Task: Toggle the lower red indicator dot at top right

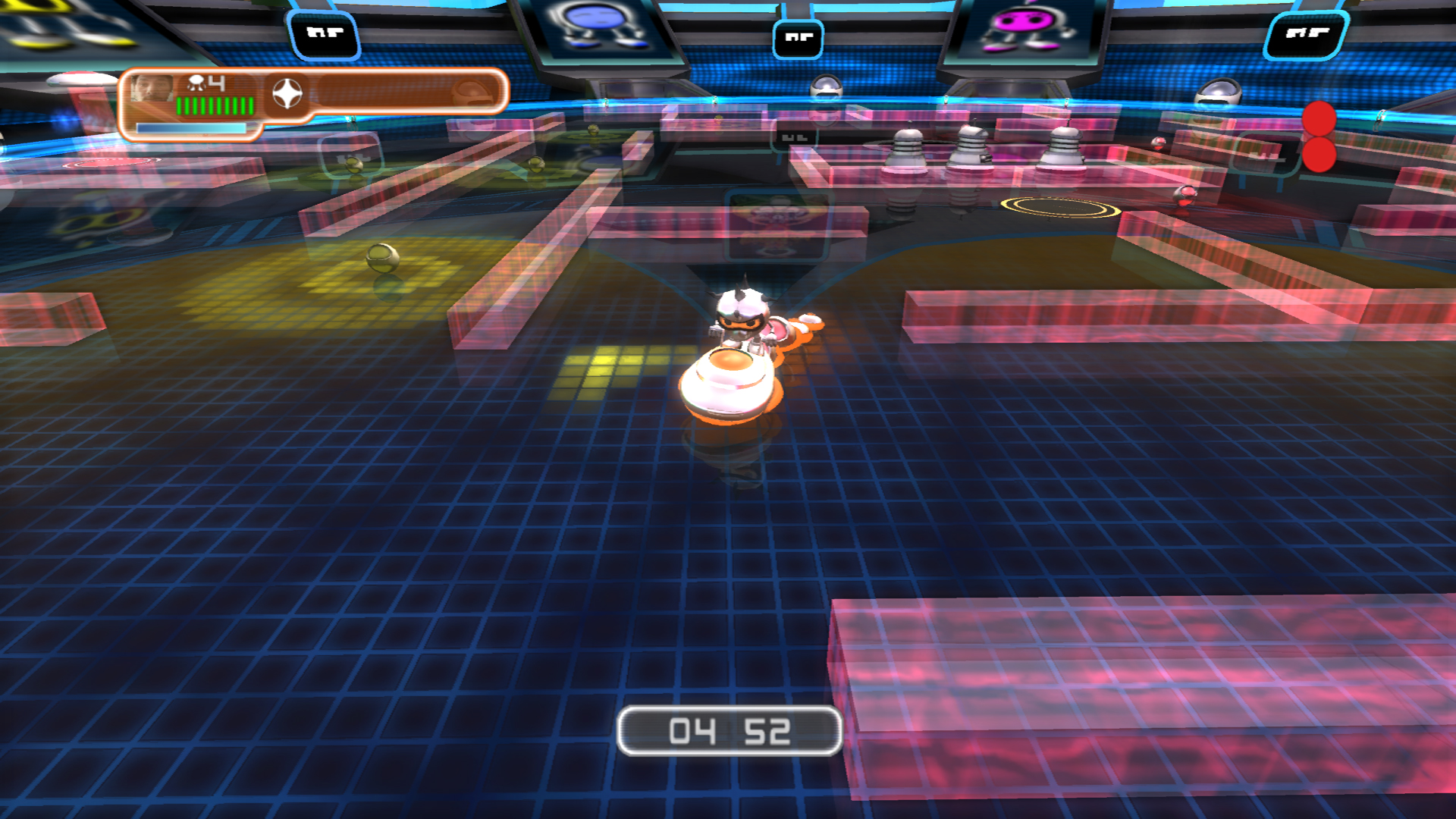Action: pyautogui.click(x=1319, y=155)
